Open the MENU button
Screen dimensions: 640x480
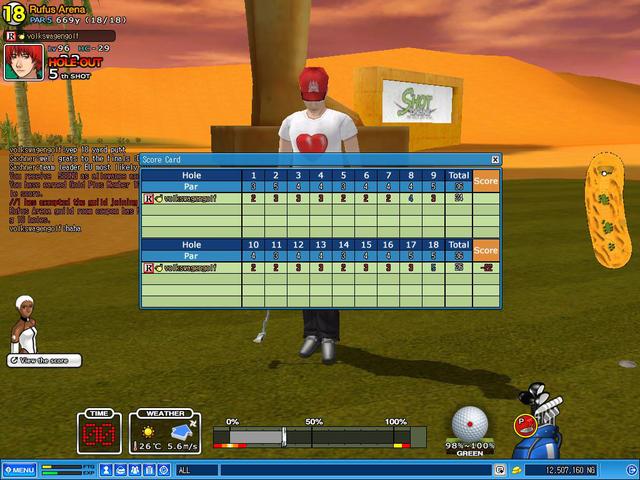[x=19, y=469]
